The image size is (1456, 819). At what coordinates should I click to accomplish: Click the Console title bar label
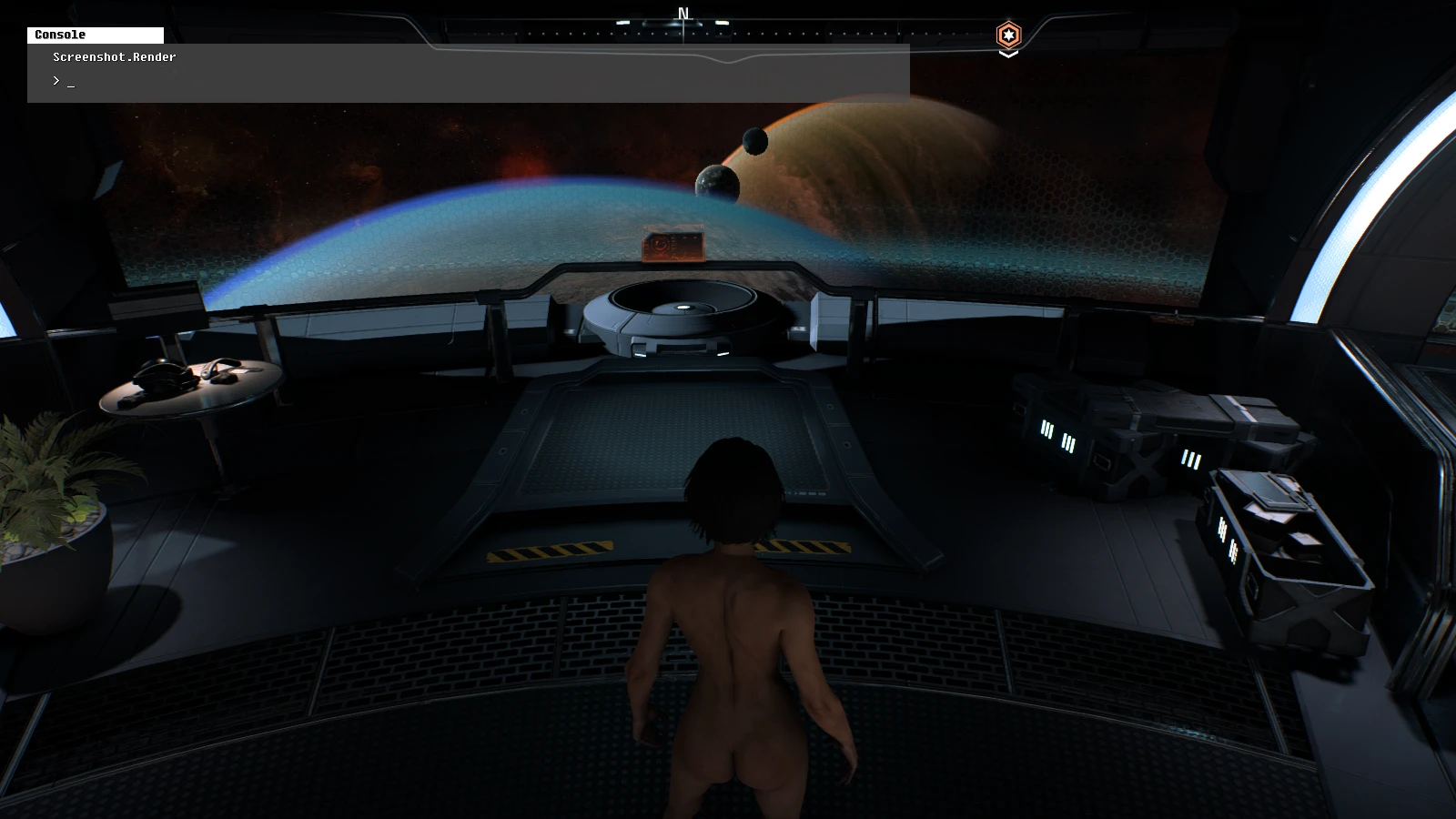click(59, 35)
